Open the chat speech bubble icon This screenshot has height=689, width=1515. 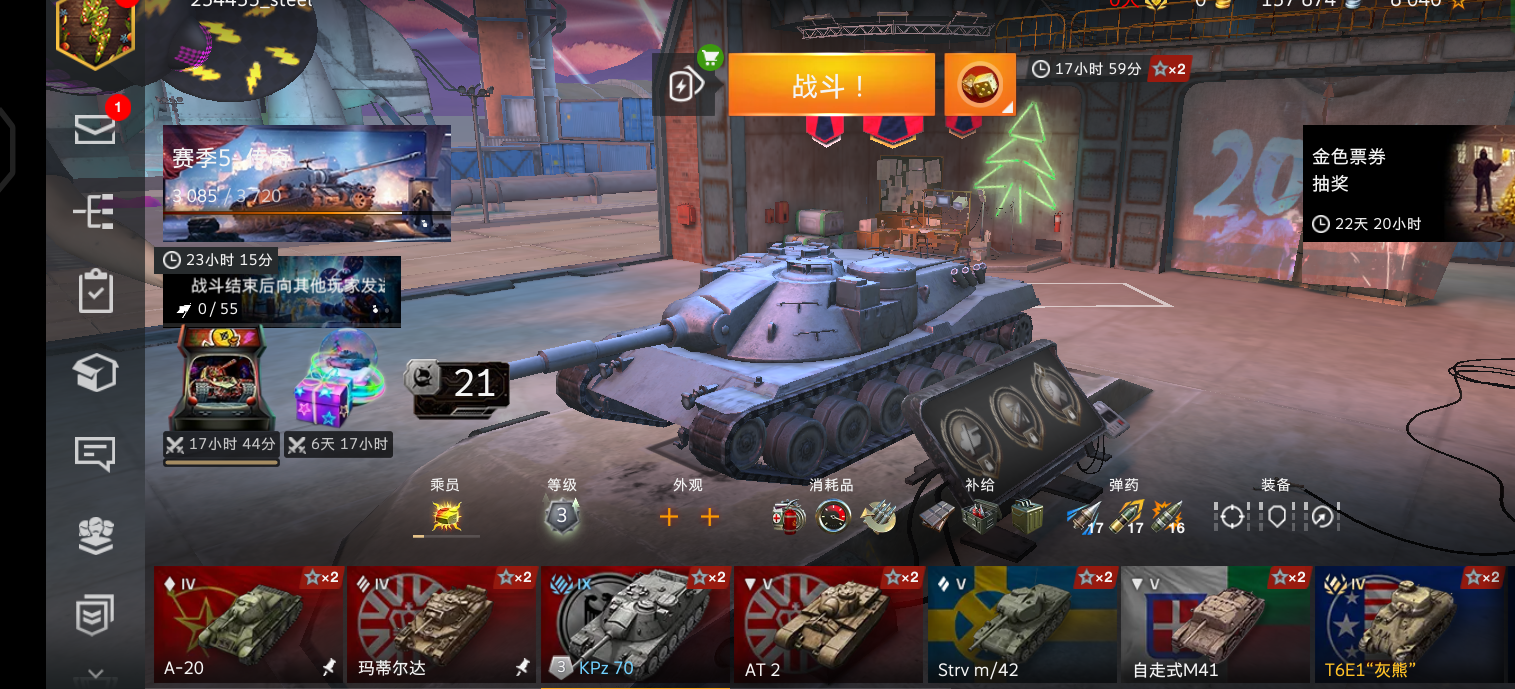pos(95,454)
